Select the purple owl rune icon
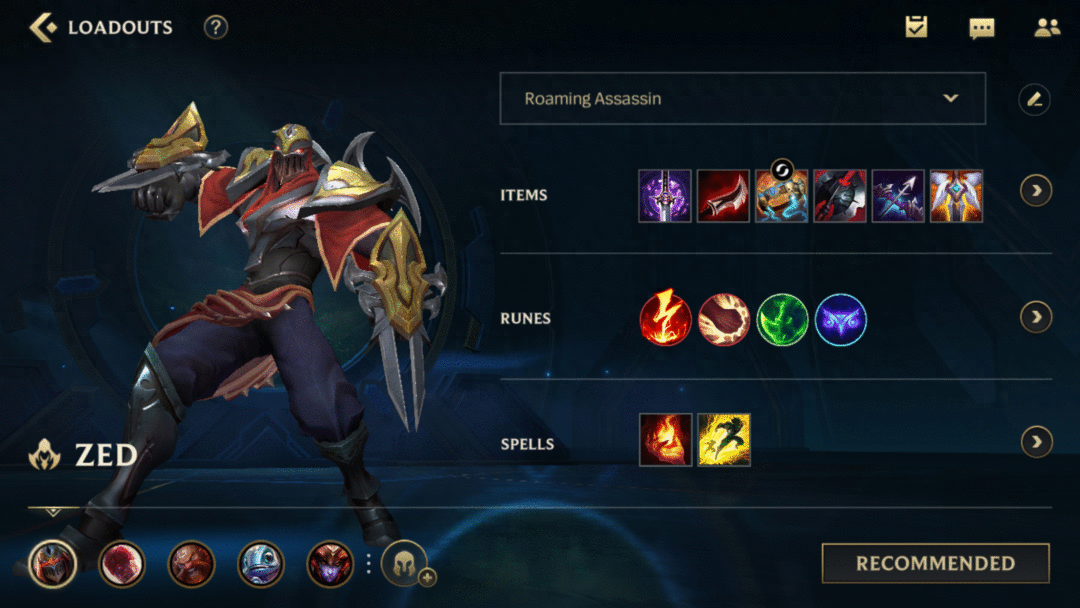1080x608 pixels. [x=841, y=319]
